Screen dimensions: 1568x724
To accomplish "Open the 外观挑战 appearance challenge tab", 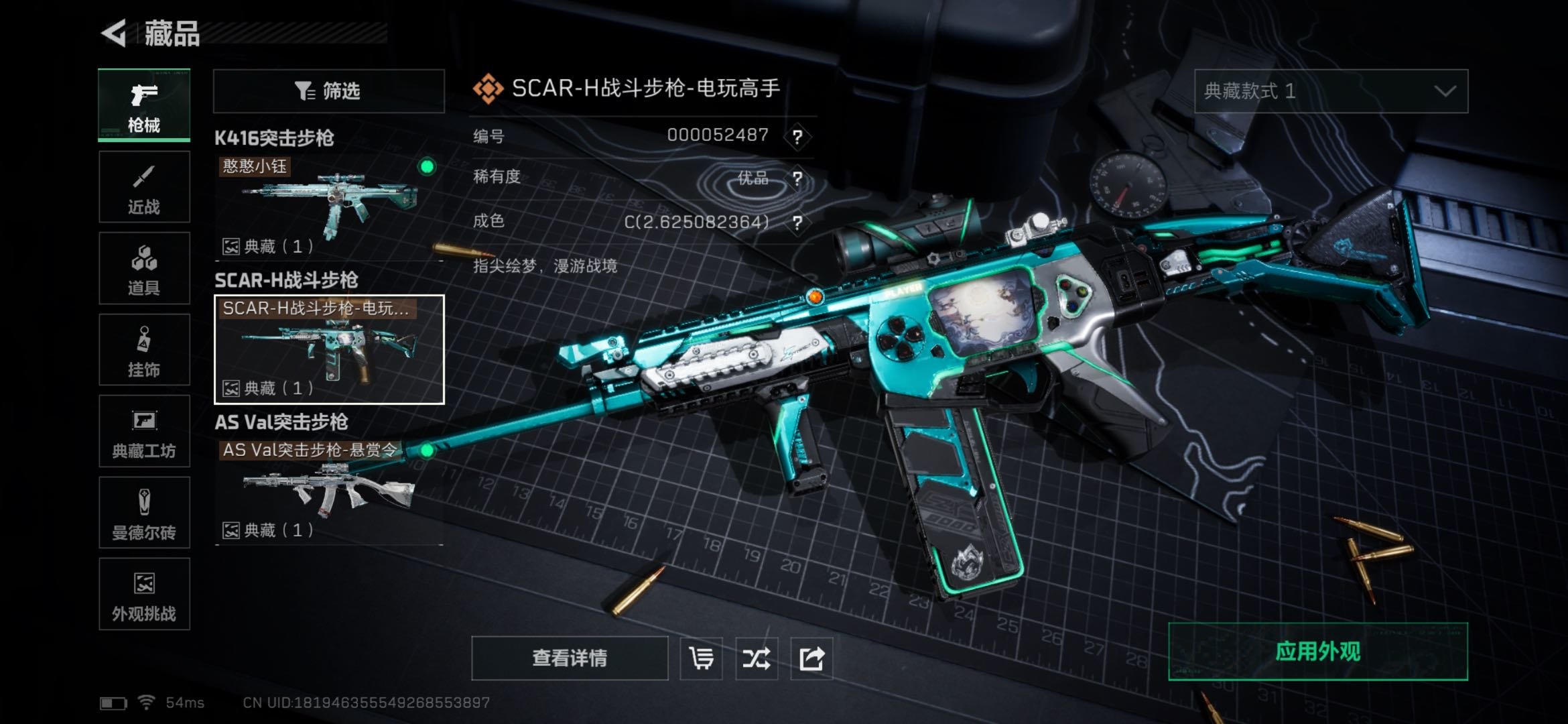I will (144, 594).
